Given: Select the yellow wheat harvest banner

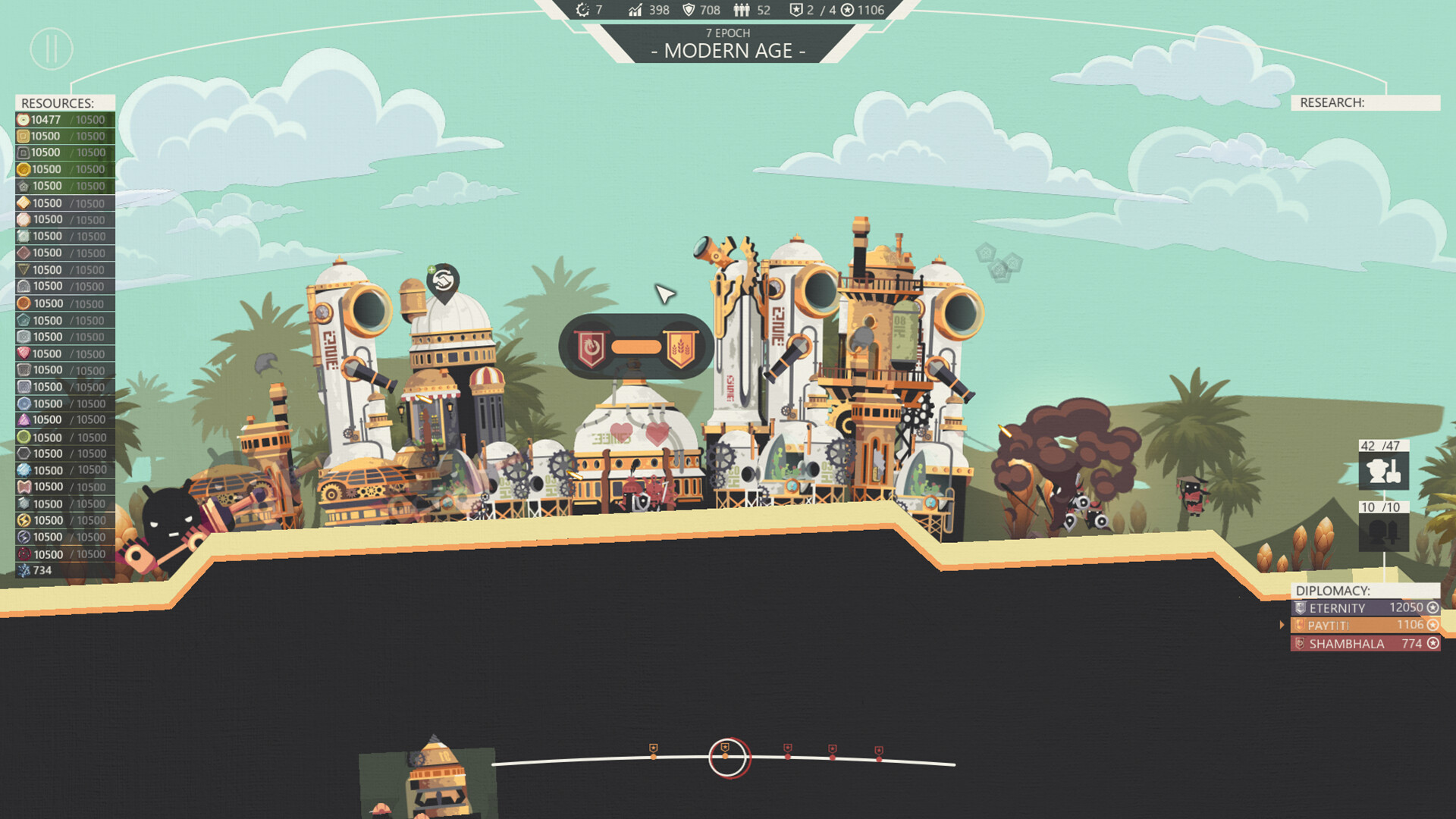Looking at the screenshot, I should coord(682,348).
